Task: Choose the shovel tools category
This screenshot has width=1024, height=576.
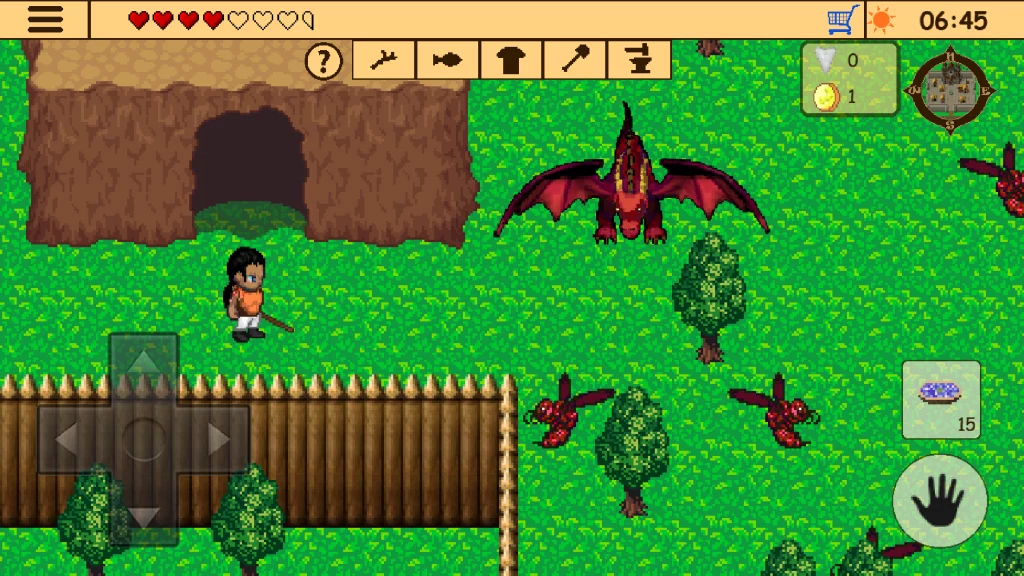Action: [x=575, y=61]
